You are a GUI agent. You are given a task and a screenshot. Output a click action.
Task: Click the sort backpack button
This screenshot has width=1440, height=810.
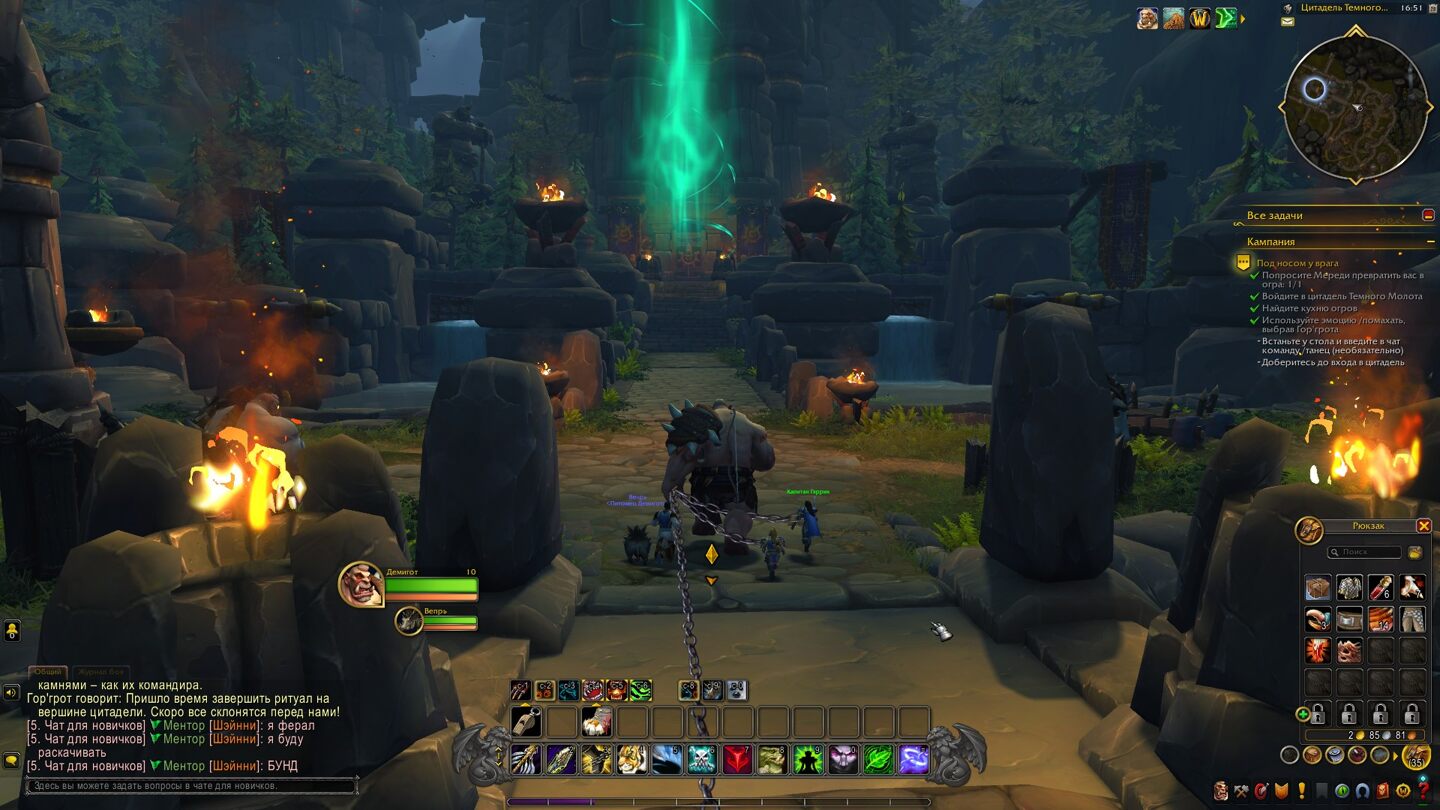1415,552
